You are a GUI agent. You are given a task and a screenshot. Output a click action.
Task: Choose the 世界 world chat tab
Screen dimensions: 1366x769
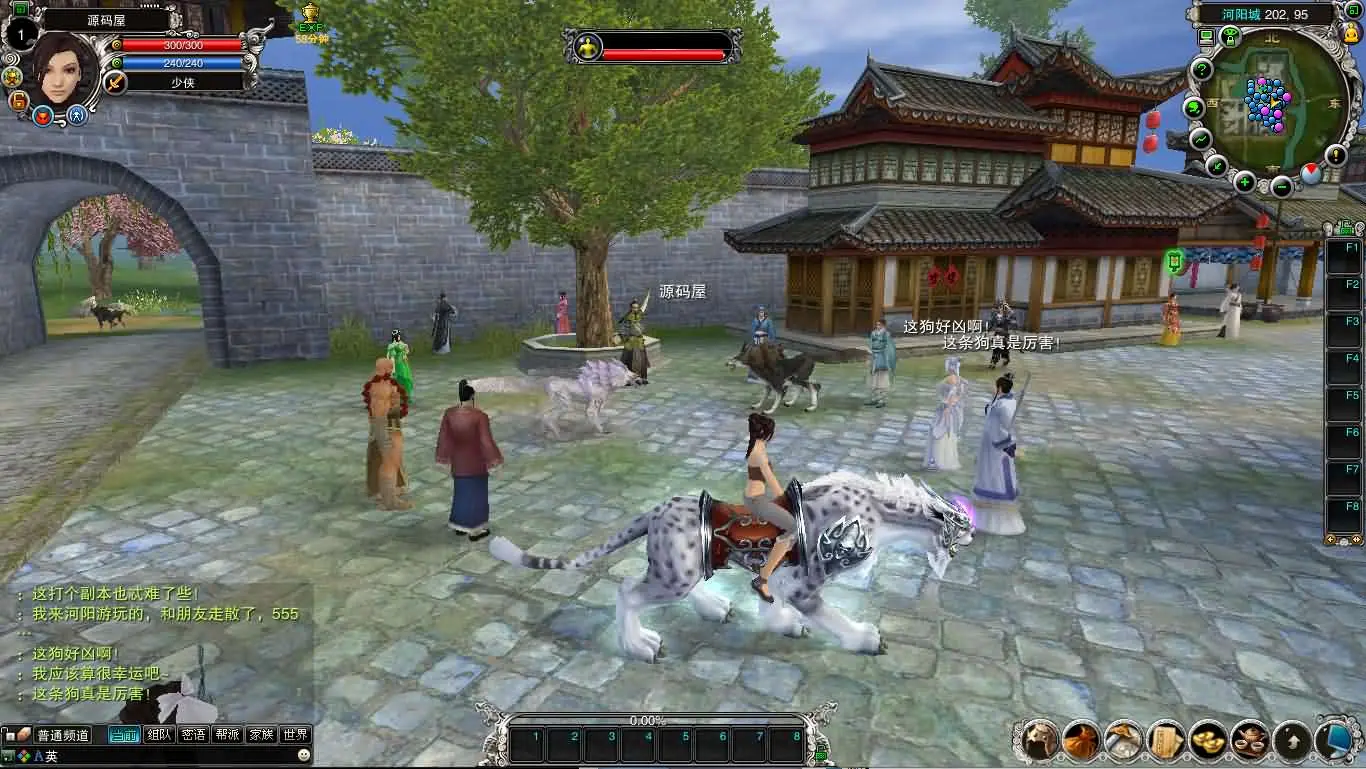click(x=294, y=735)
